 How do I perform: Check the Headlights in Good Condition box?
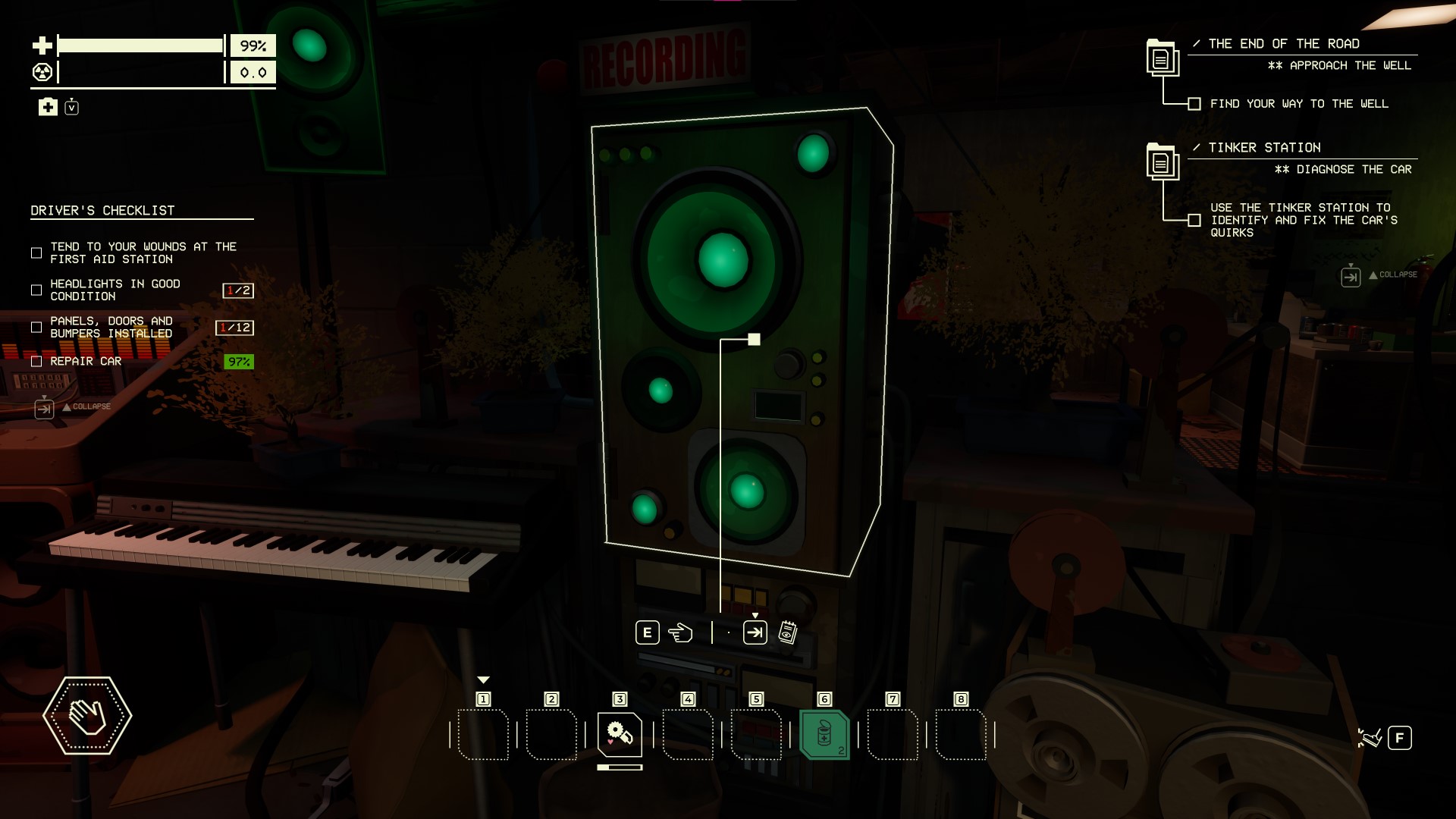pos(36,290)
